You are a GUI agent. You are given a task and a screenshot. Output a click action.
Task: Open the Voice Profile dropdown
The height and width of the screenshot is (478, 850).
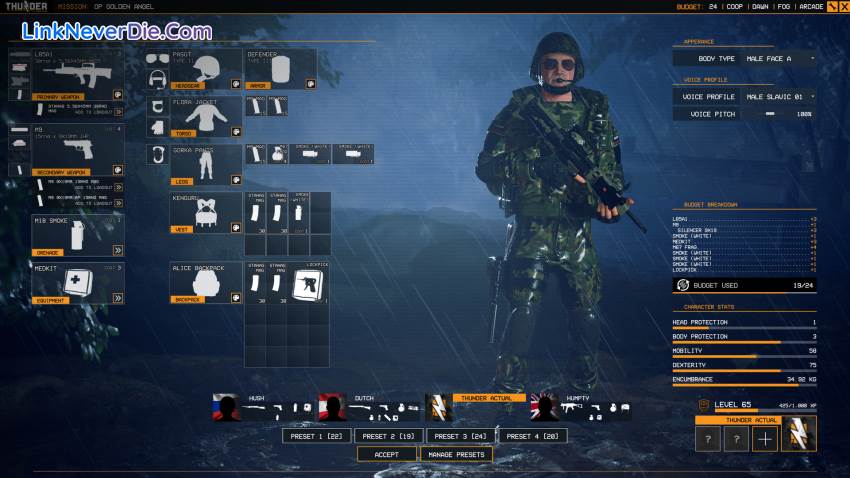coord(779,97)
